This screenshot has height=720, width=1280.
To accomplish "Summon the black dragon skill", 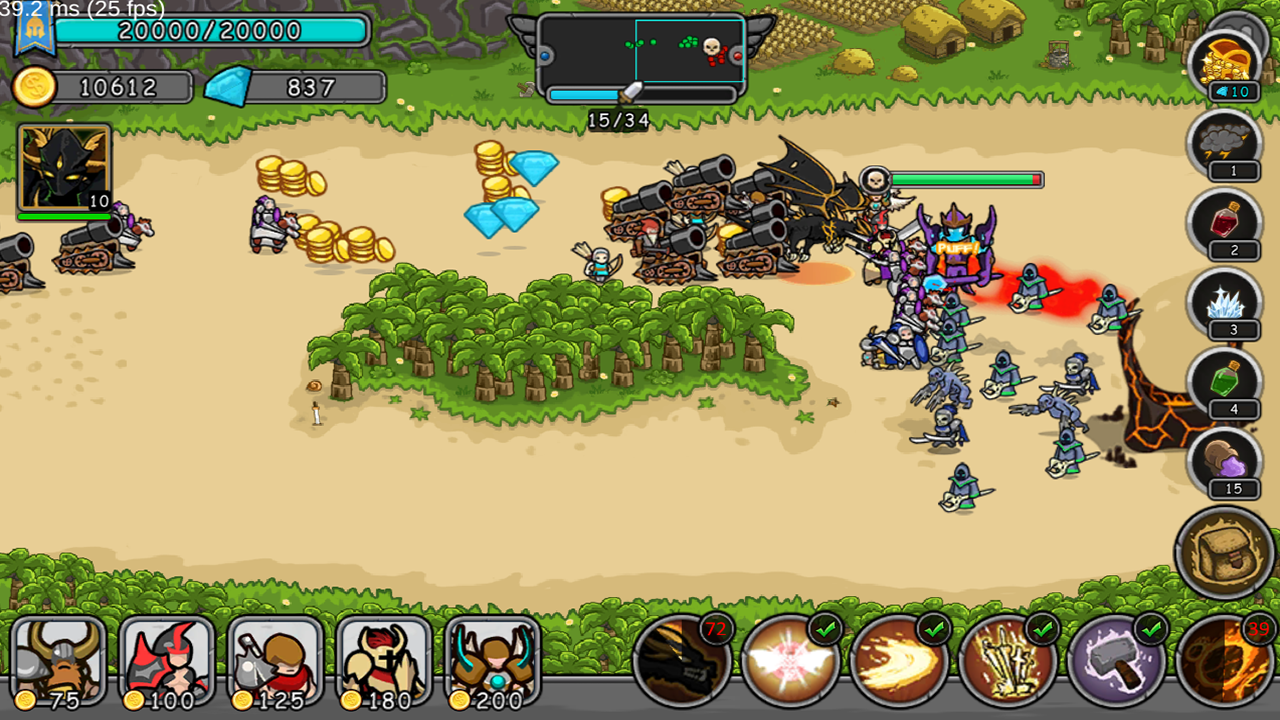I will point(685,660).
